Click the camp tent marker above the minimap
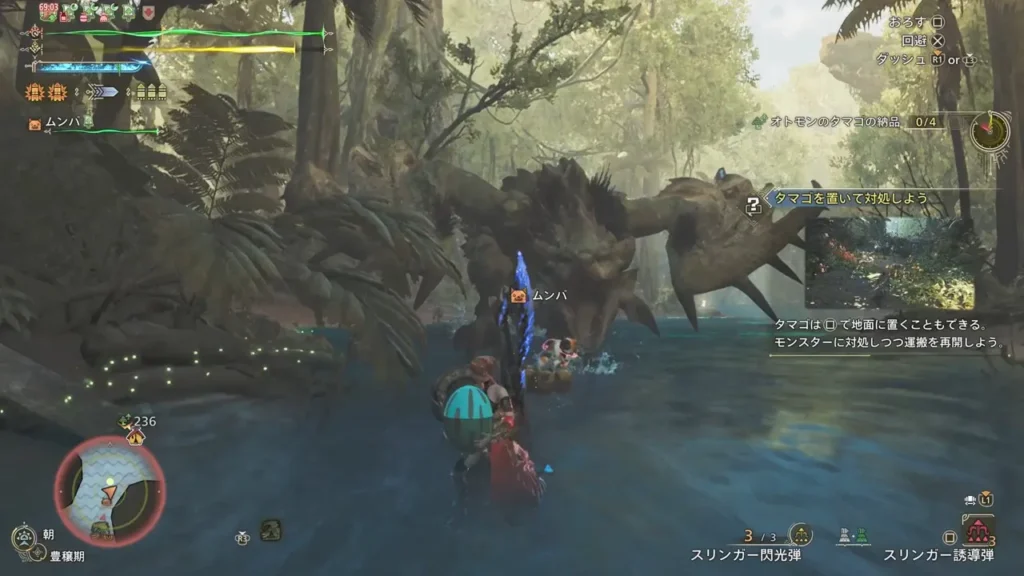Screen dimensions: 1024x576 point(135,436)
